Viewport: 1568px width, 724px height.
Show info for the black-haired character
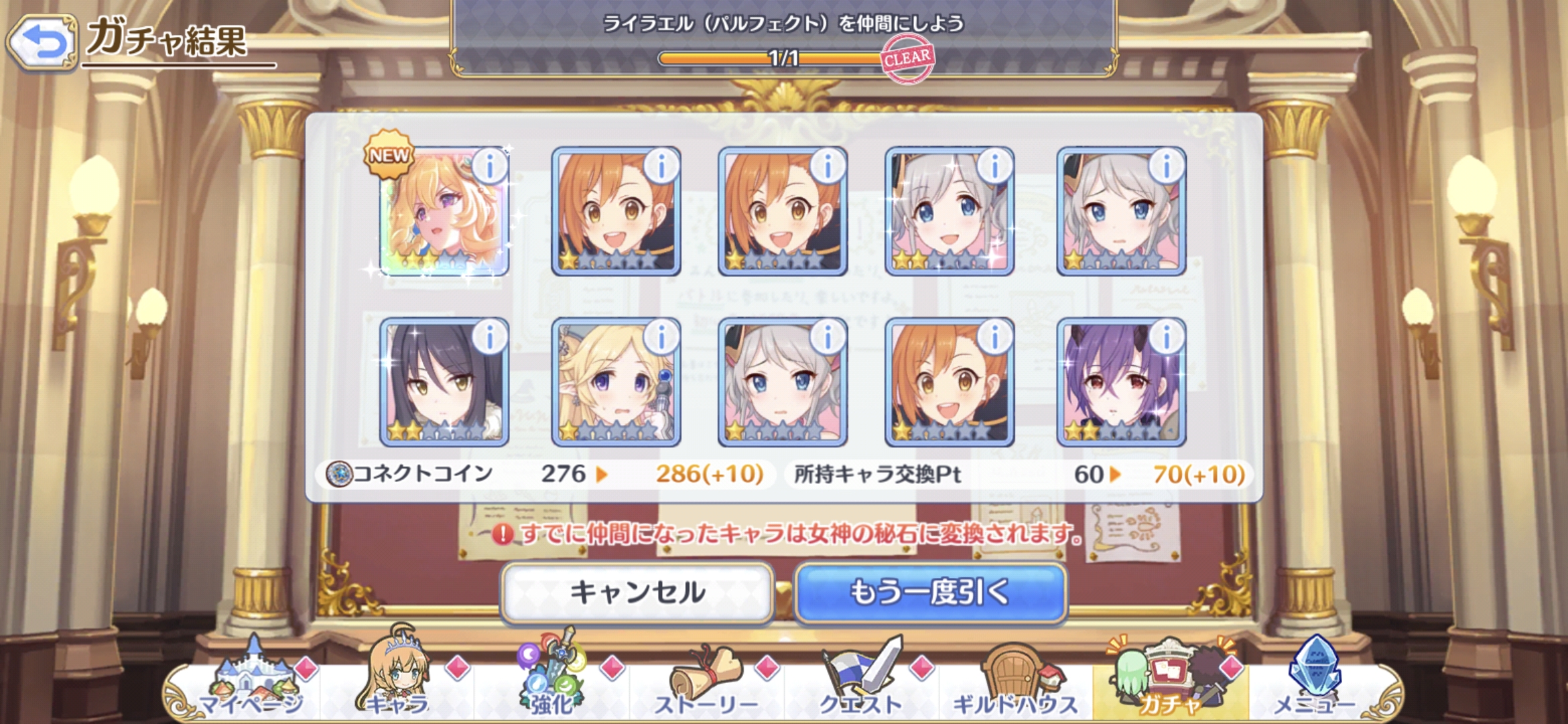pos(490,337)
